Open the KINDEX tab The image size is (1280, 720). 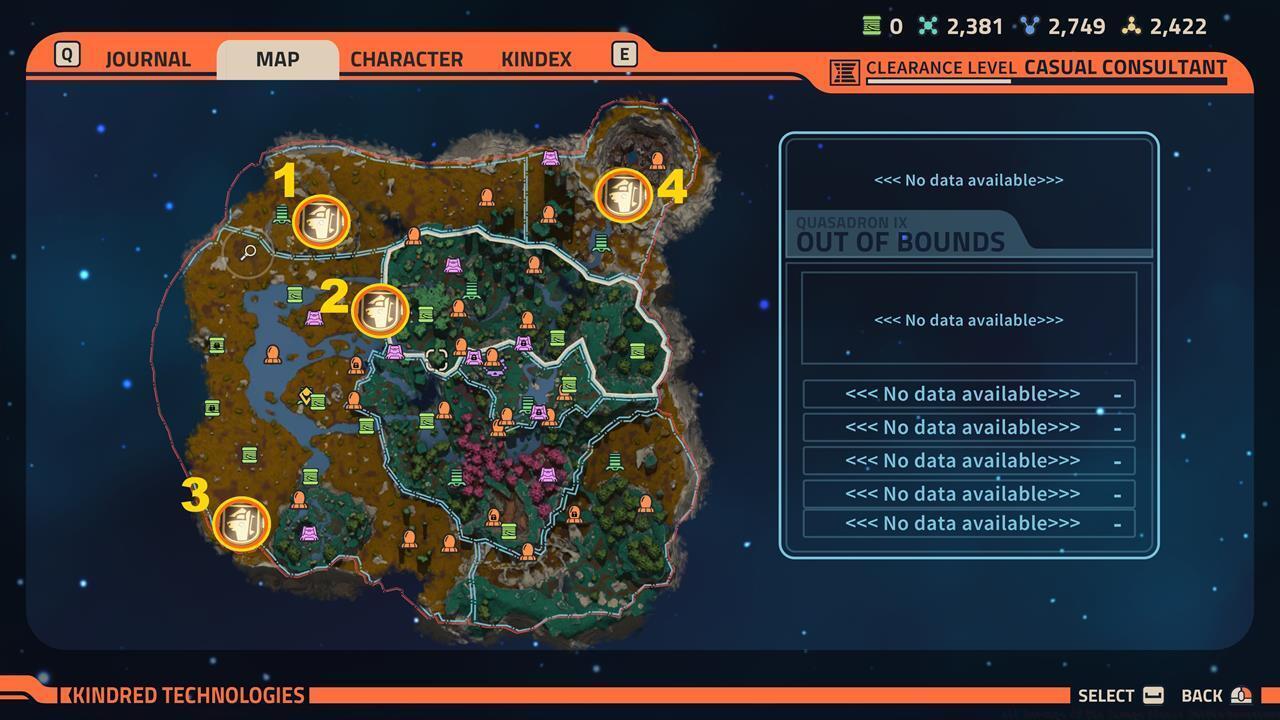point(536,59)
